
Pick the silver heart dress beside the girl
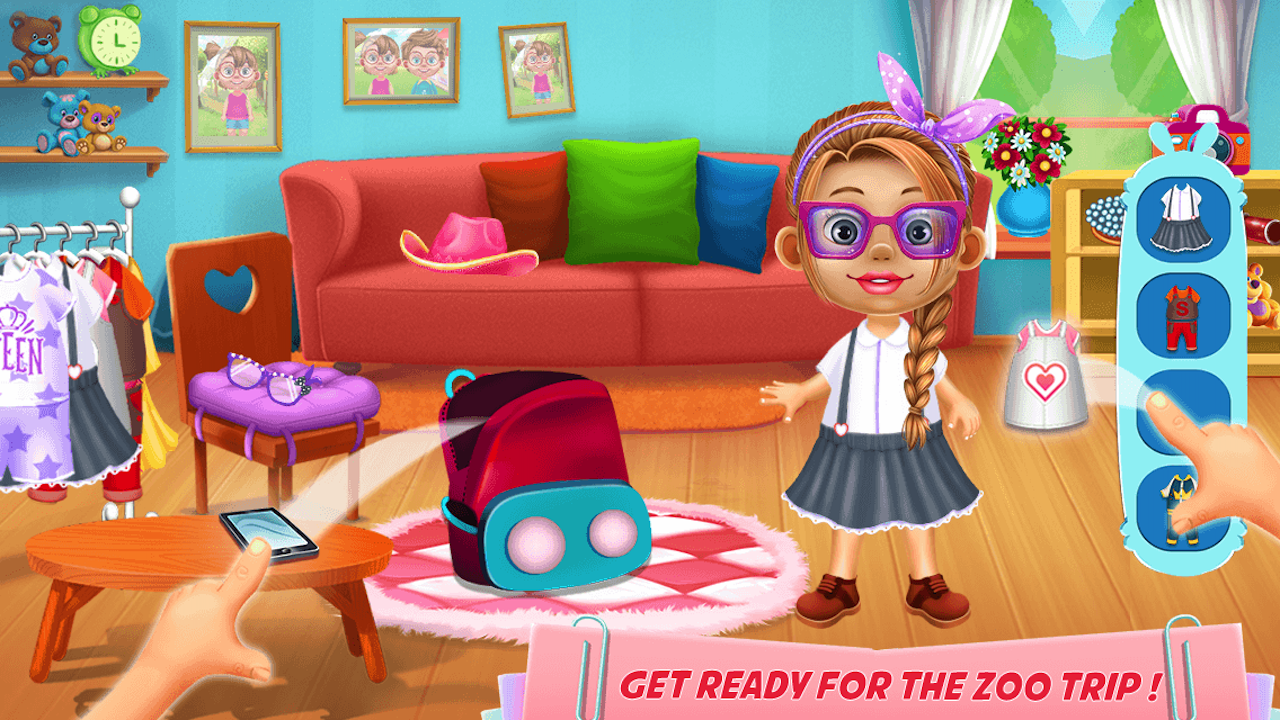point(1043,378)
